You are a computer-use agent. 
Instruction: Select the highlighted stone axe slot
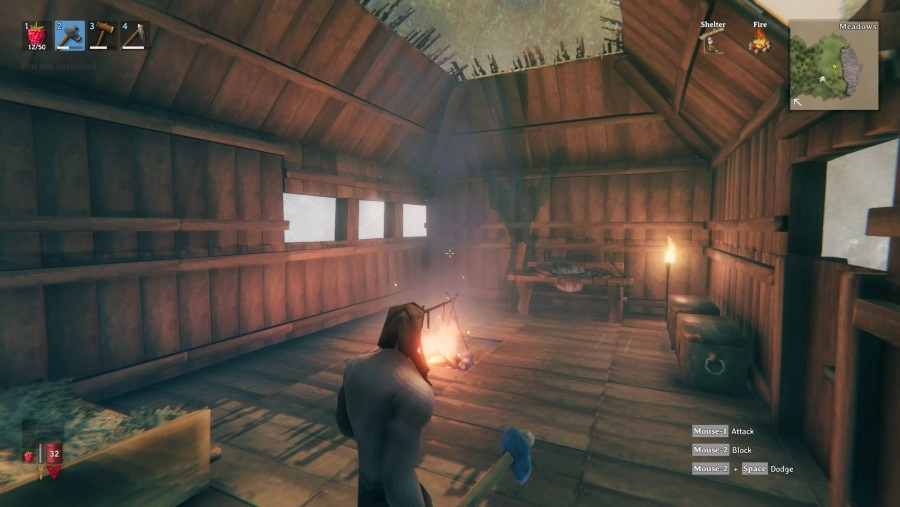pos(69,35)
